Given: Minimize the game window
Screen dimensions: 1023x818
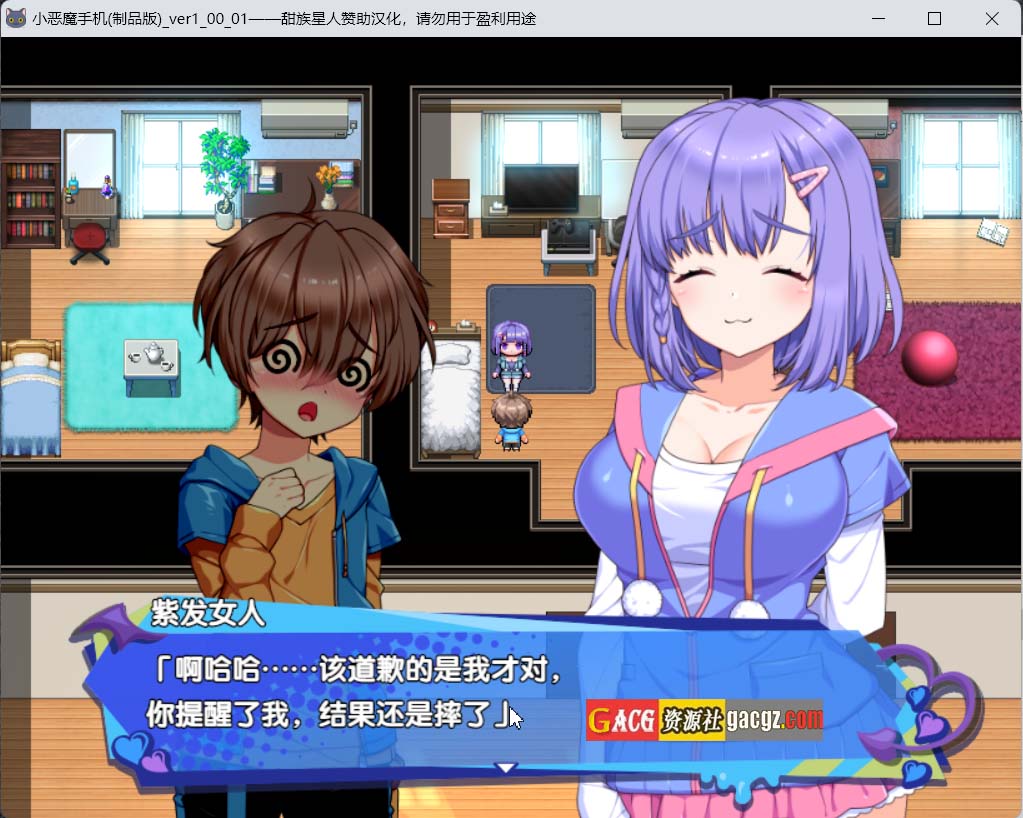Looking at the screenshot, I should coord(877,18).
